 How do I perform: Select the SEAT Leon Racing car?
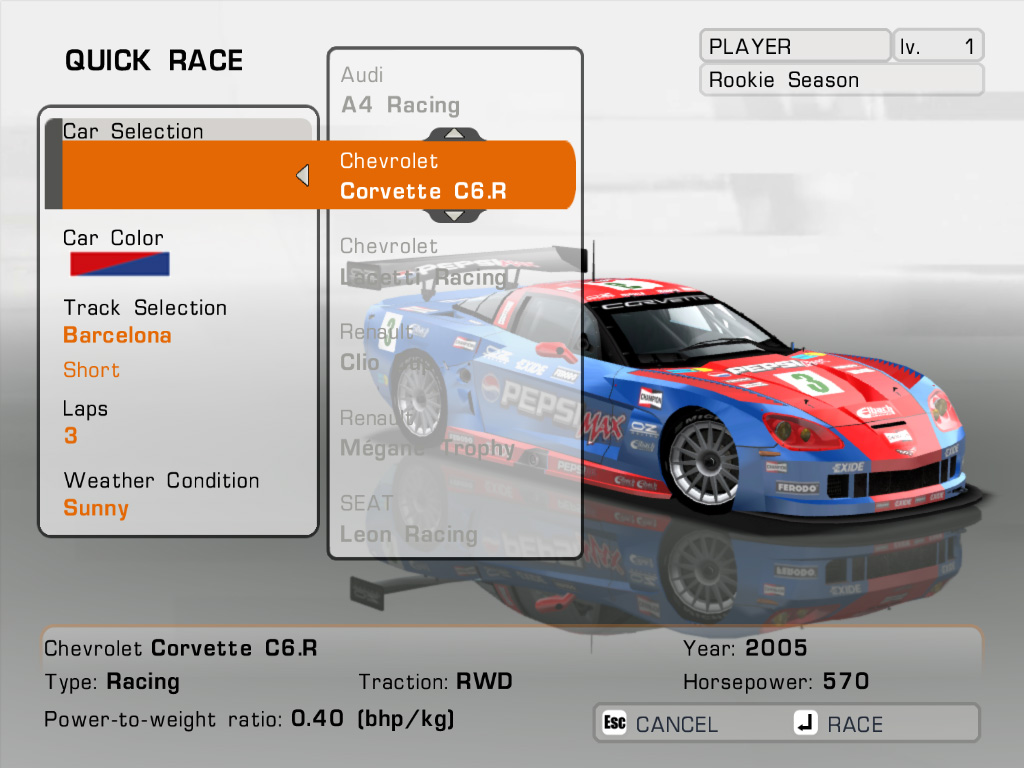tap(408, 519)
